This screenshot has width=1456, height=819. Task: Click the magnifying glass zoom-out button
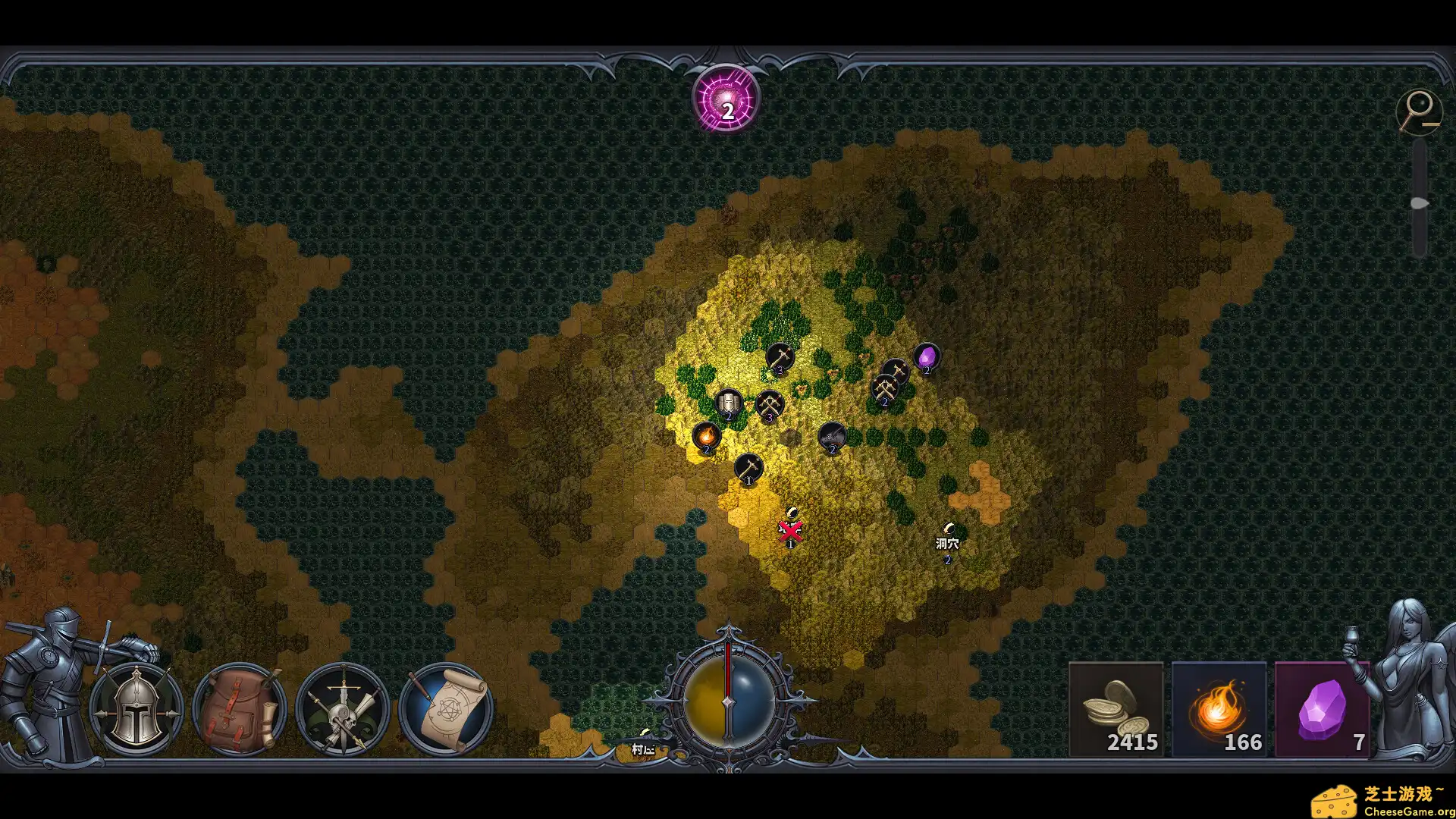click(x=1418, y=111)
